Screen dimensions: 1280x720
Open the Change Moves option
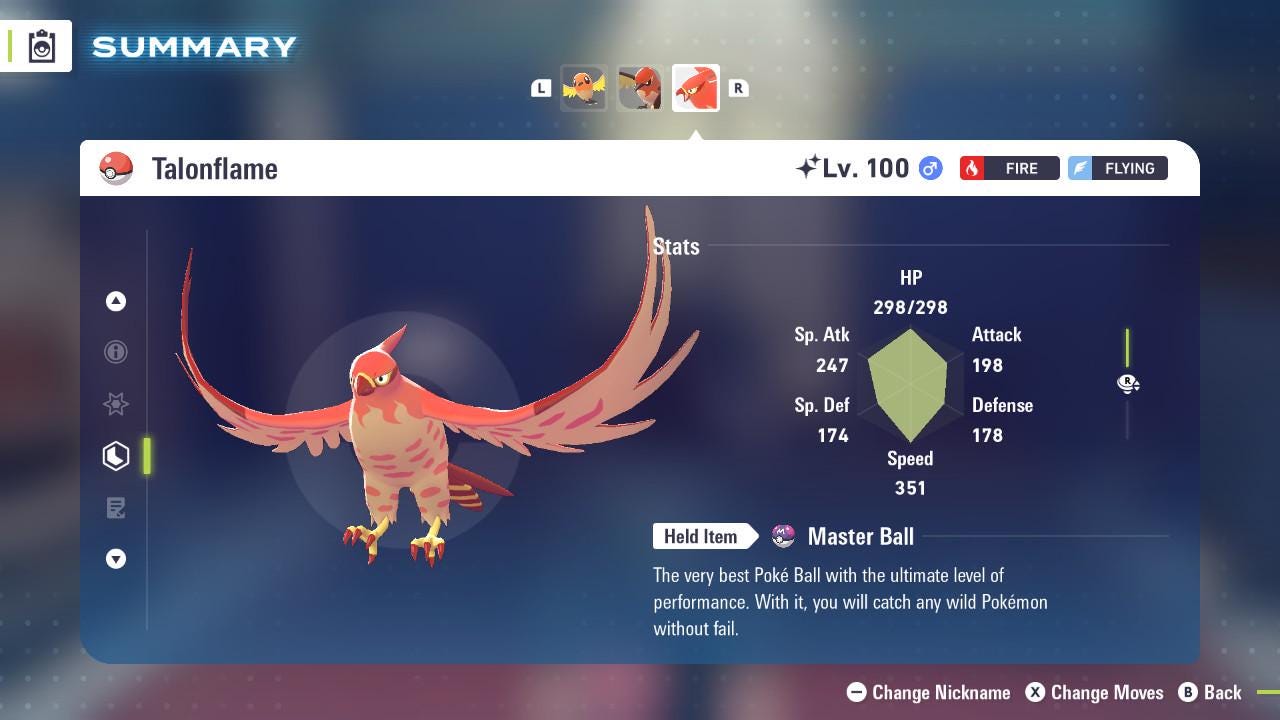tap(1095, 692)
